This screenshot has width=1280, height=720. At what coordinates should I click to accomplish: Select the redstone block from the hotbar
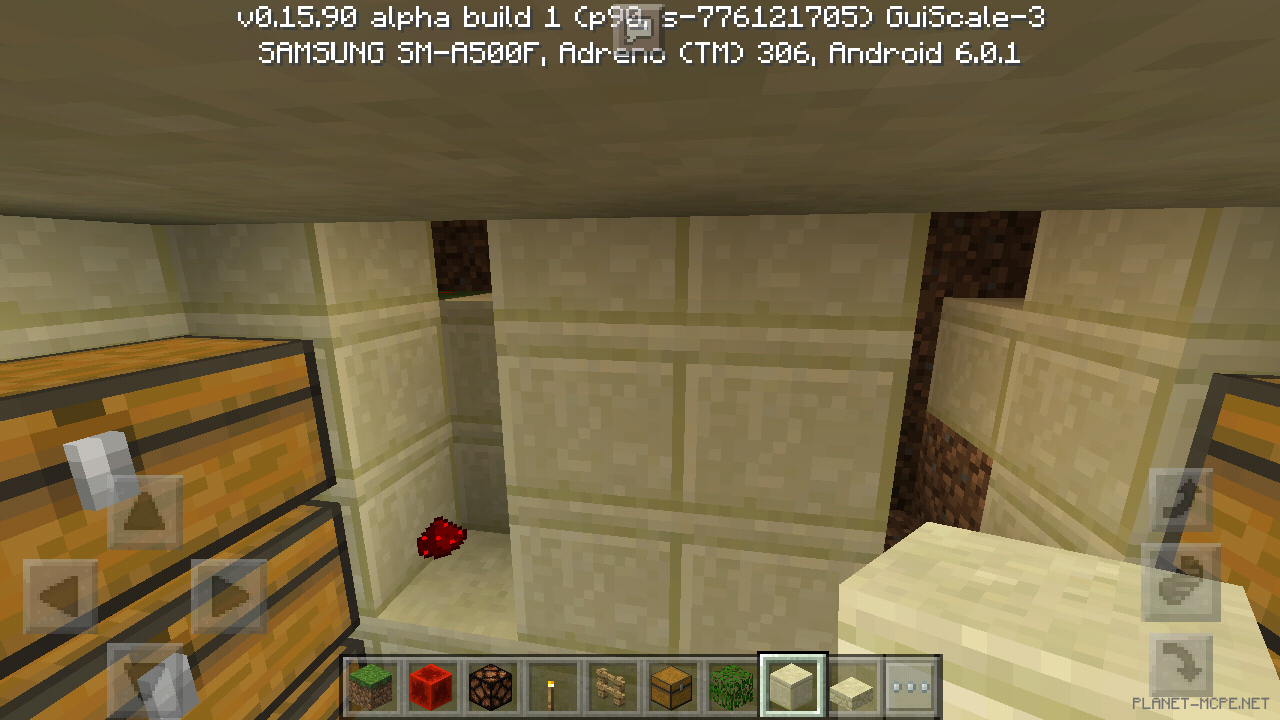pos(431,686)
